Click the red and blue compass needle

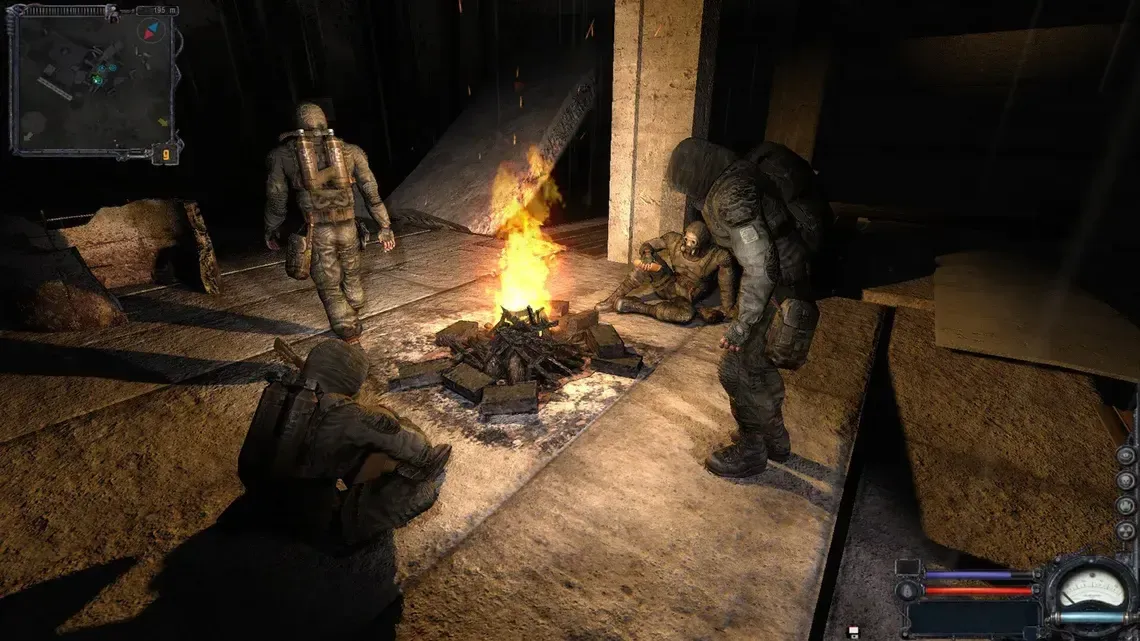click(x=153, y=31)
